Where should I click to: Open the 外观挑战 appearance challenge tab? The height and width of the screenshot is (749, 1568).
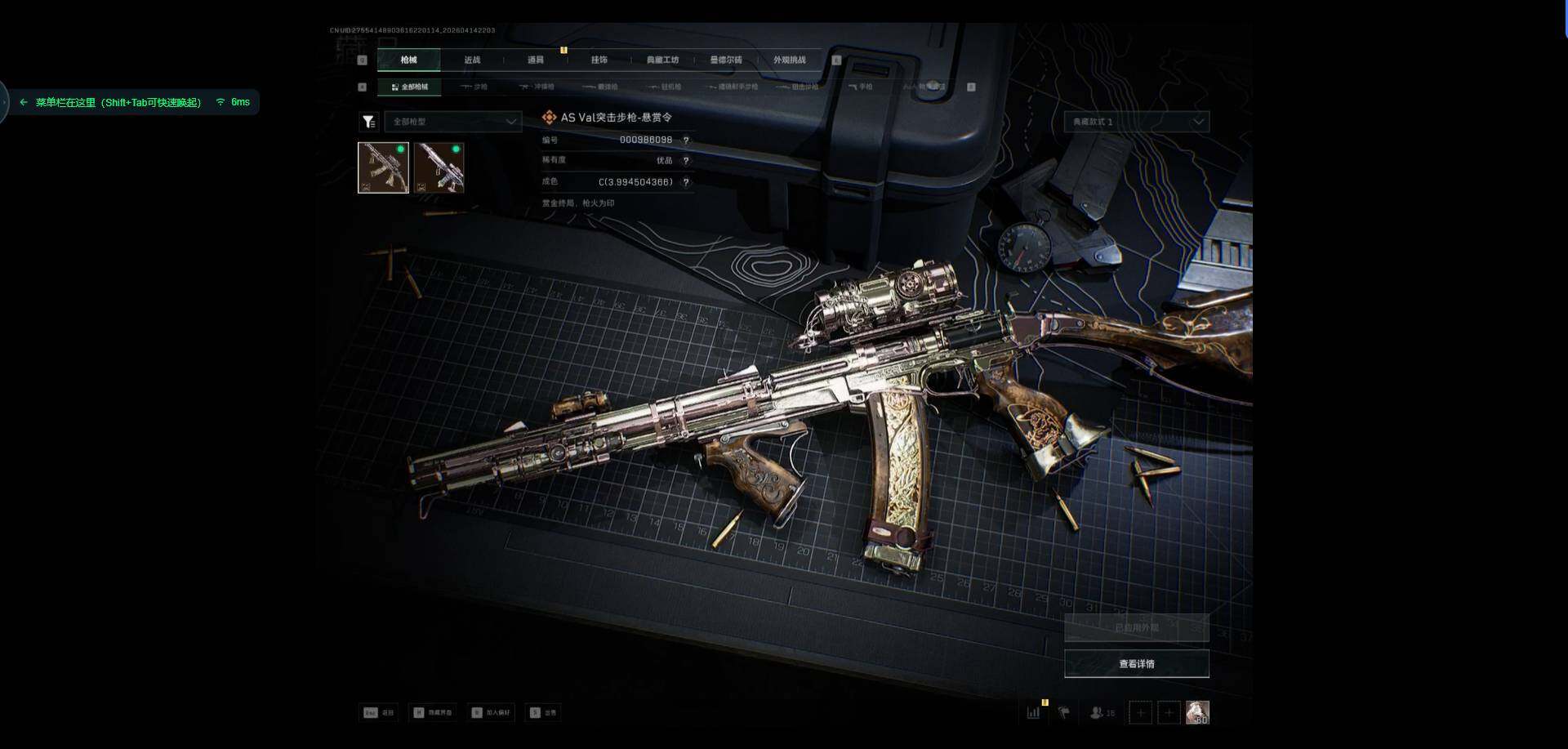click(789, 60)
